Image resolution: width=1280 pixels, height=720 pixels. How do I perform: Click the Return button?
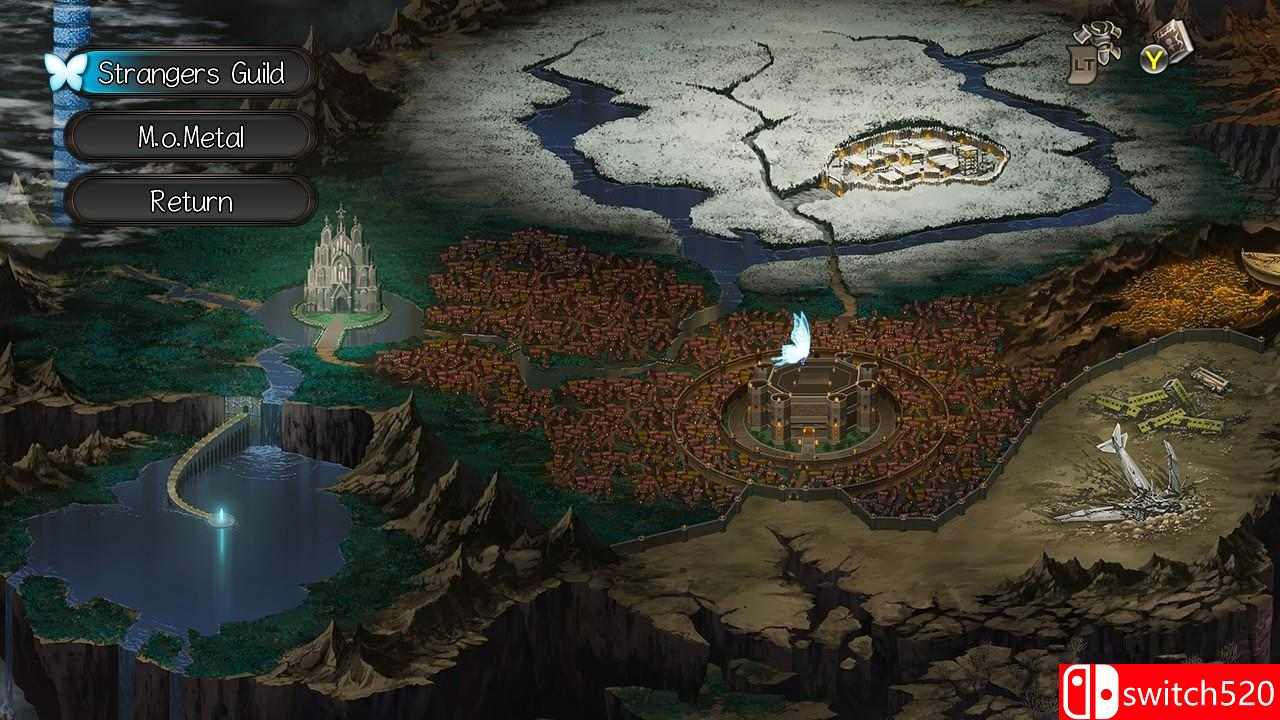191,201
